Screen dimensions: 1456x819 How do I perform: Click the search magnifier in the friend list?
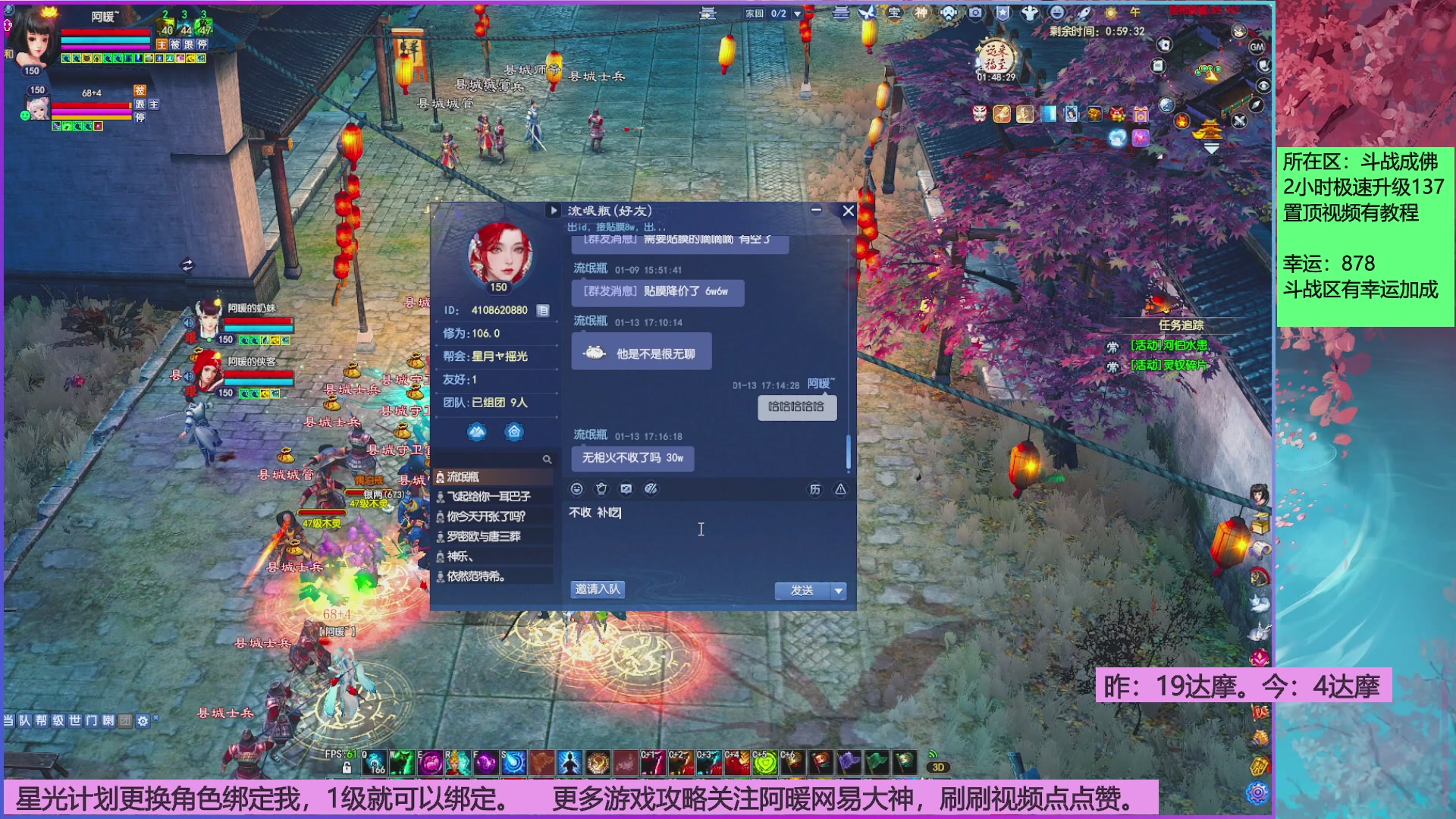(548, 459)
